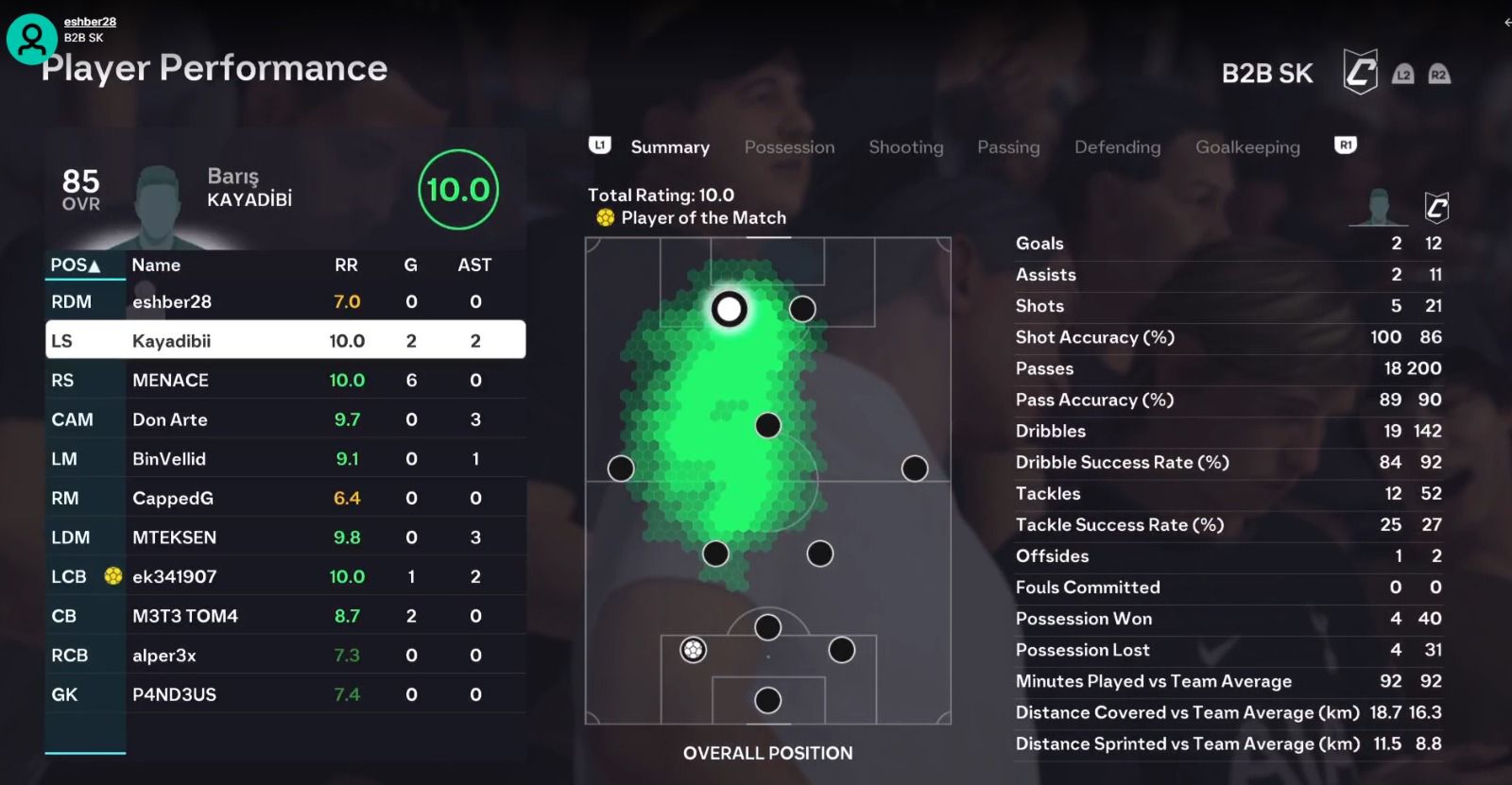Select the MTEKSEN row
The image size is (1512, 785).
pos(285,538)
